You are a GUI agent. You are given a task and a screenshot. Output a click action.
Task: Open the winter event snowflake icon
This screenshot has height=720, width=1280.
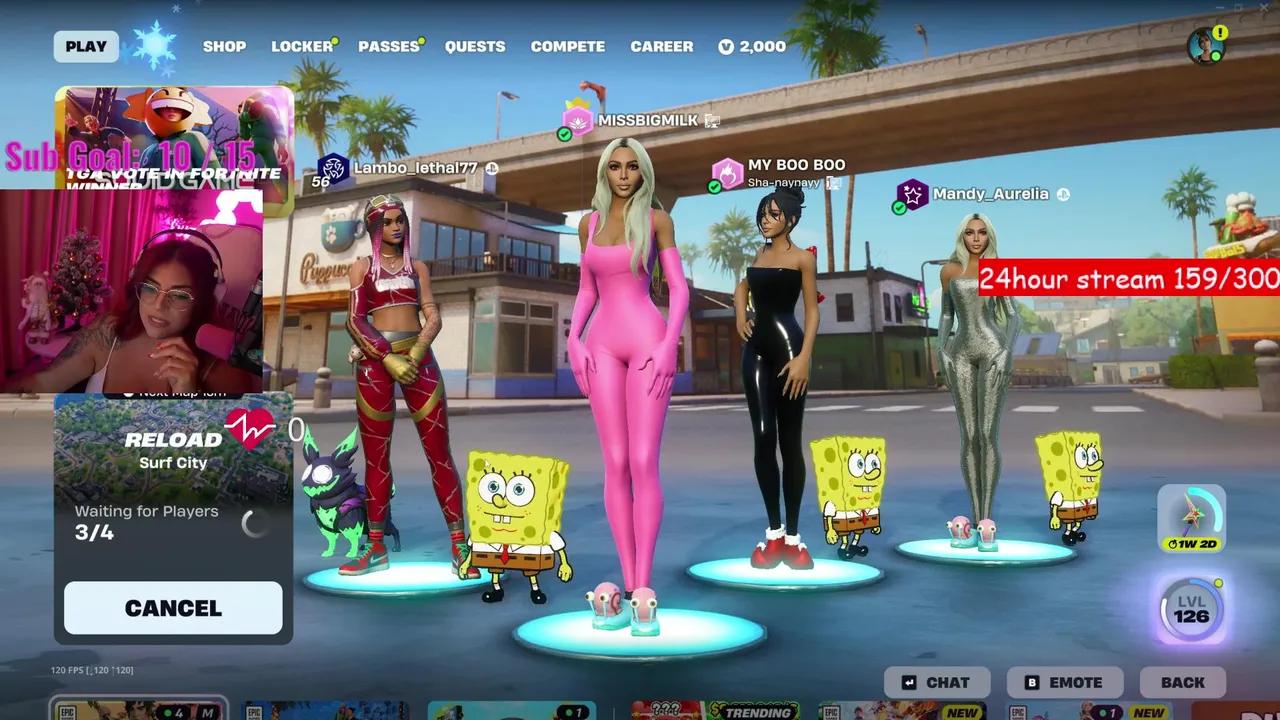click(x=155, y=45)
